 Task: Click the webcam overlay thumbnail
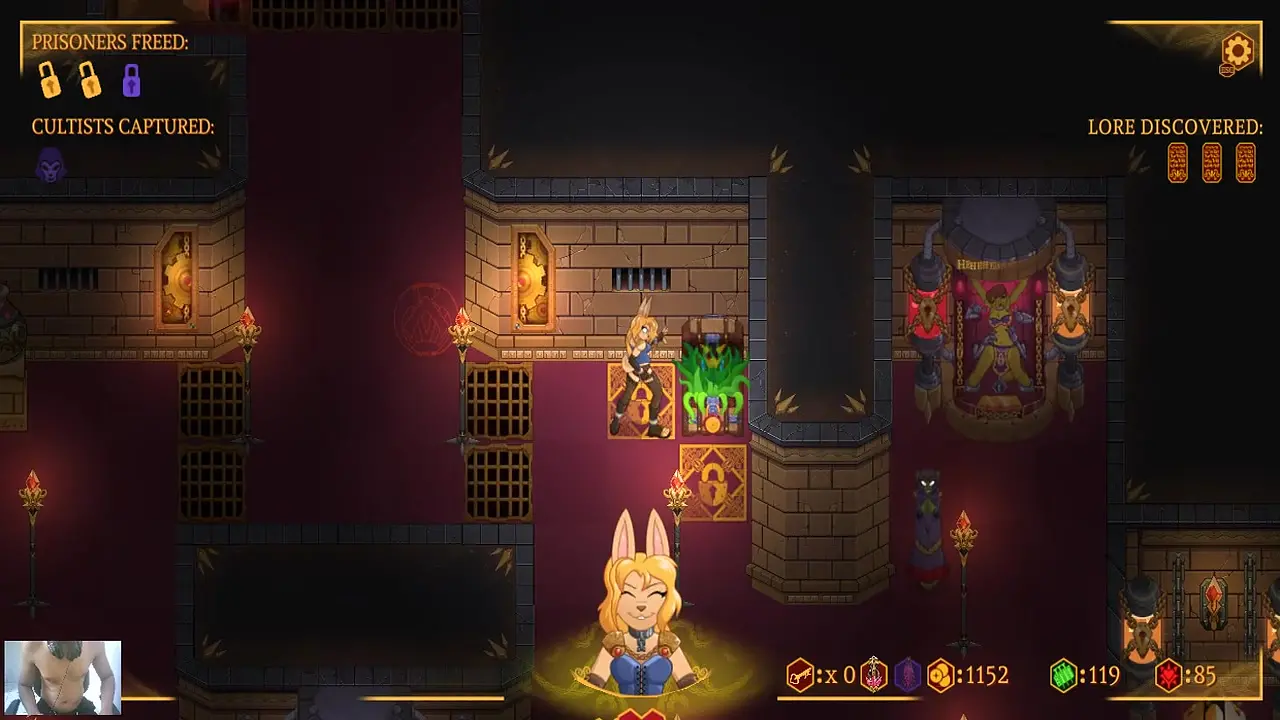tap(63, 678)
